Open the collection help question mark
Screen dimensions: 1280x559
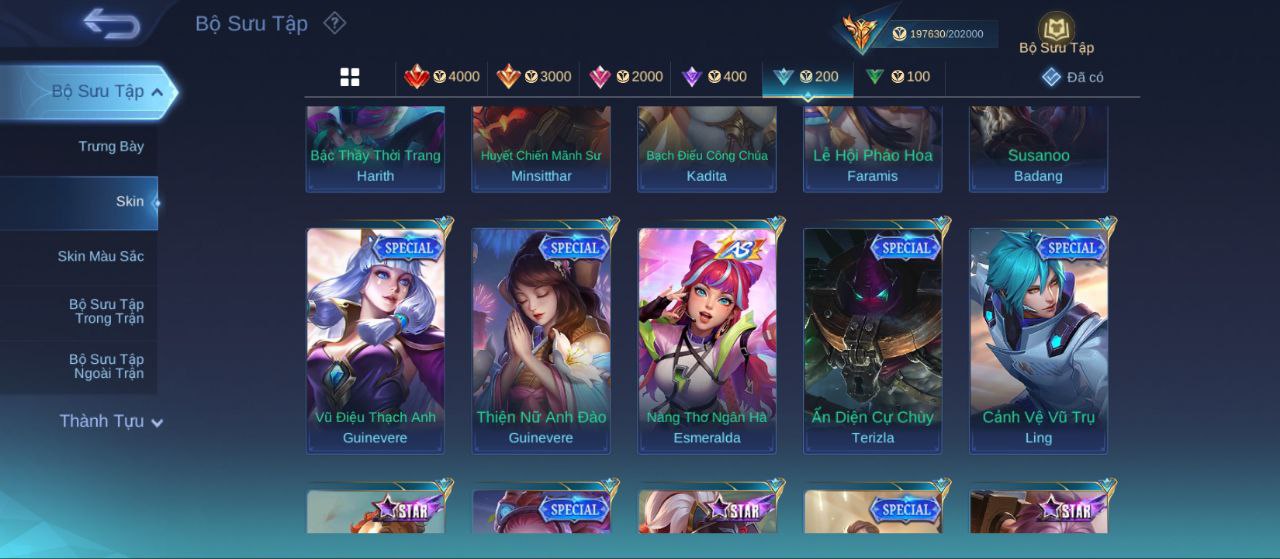coord(335,23)
